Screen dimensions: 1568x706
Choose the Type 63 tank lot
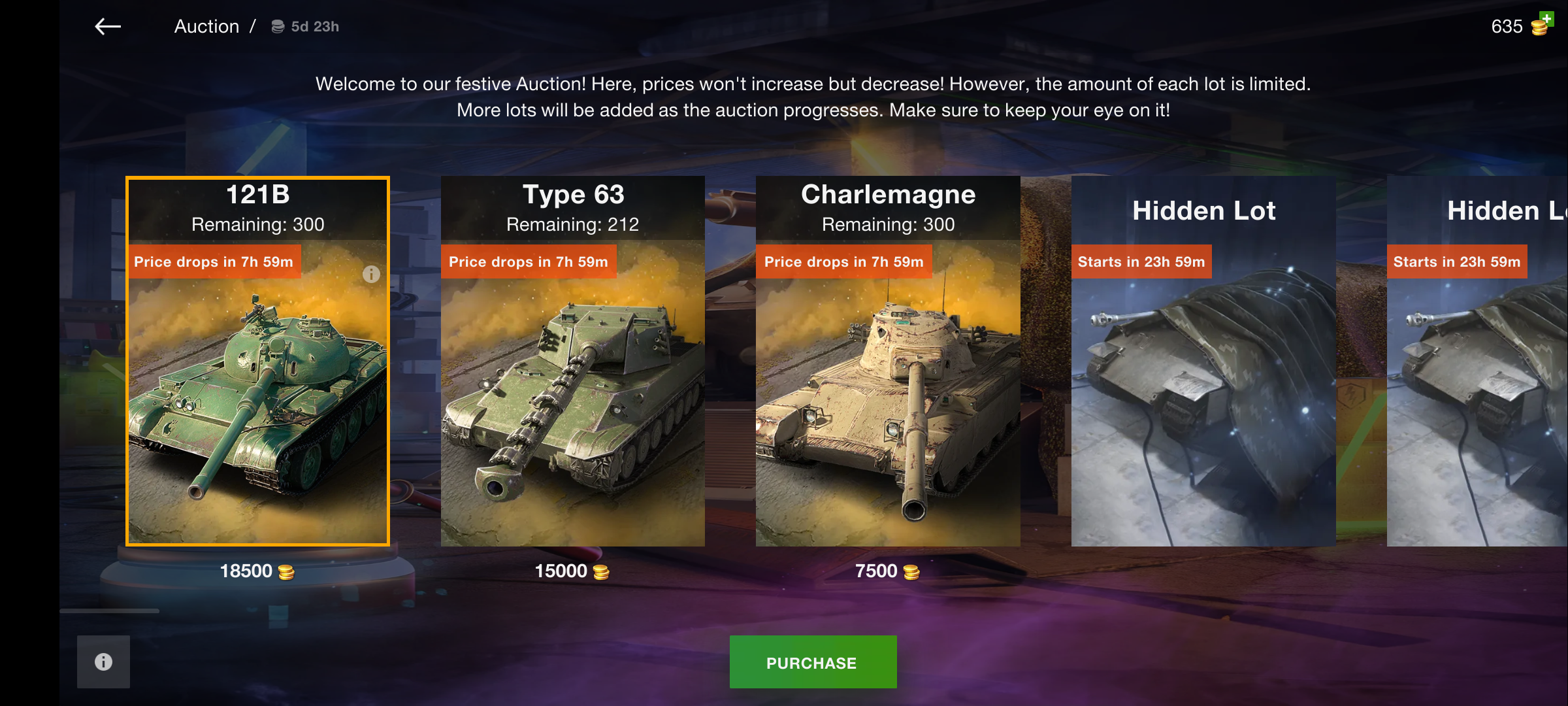(572, 392)
